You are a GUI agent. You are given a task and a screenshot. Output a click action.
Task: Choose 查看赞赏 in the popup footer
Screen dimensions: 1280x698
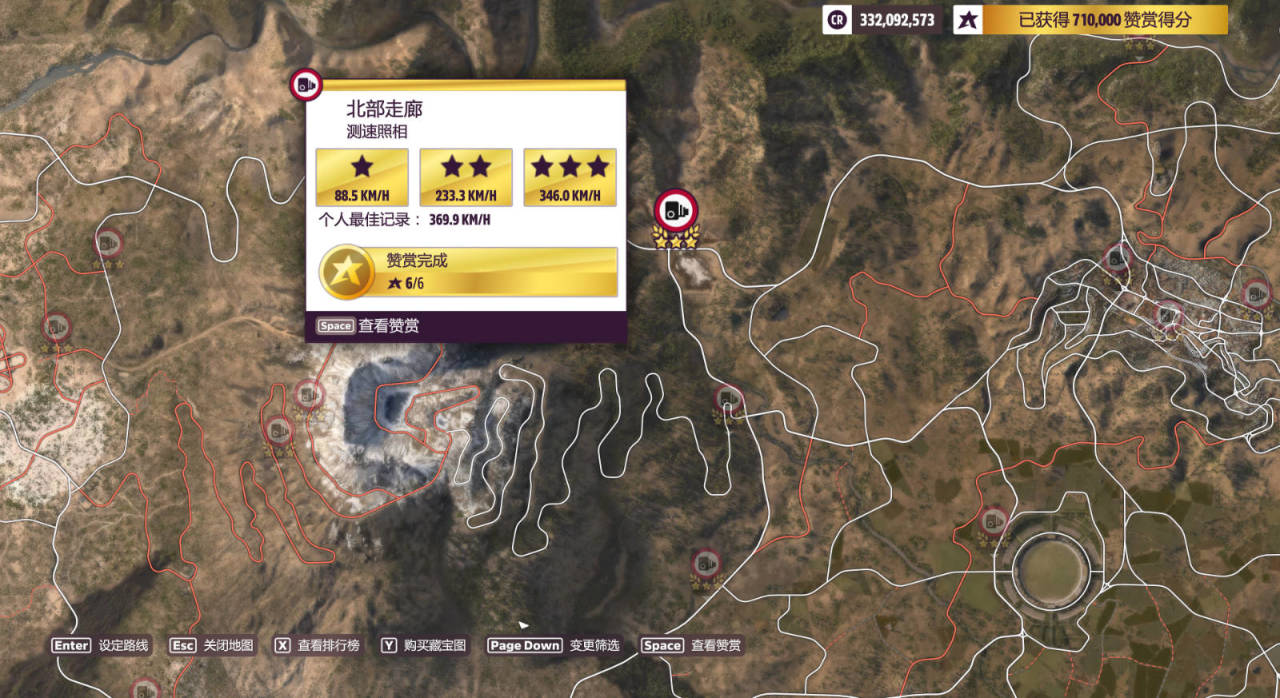(369, 326)
